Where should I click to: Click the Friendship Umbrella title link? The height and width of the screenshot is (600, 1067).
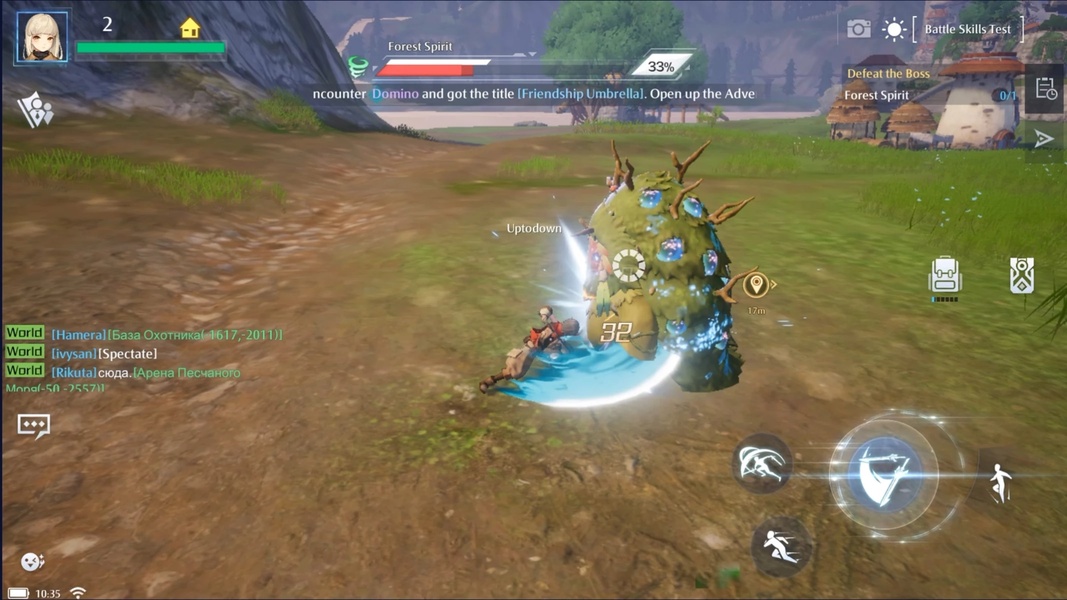(x=581, y=94)
